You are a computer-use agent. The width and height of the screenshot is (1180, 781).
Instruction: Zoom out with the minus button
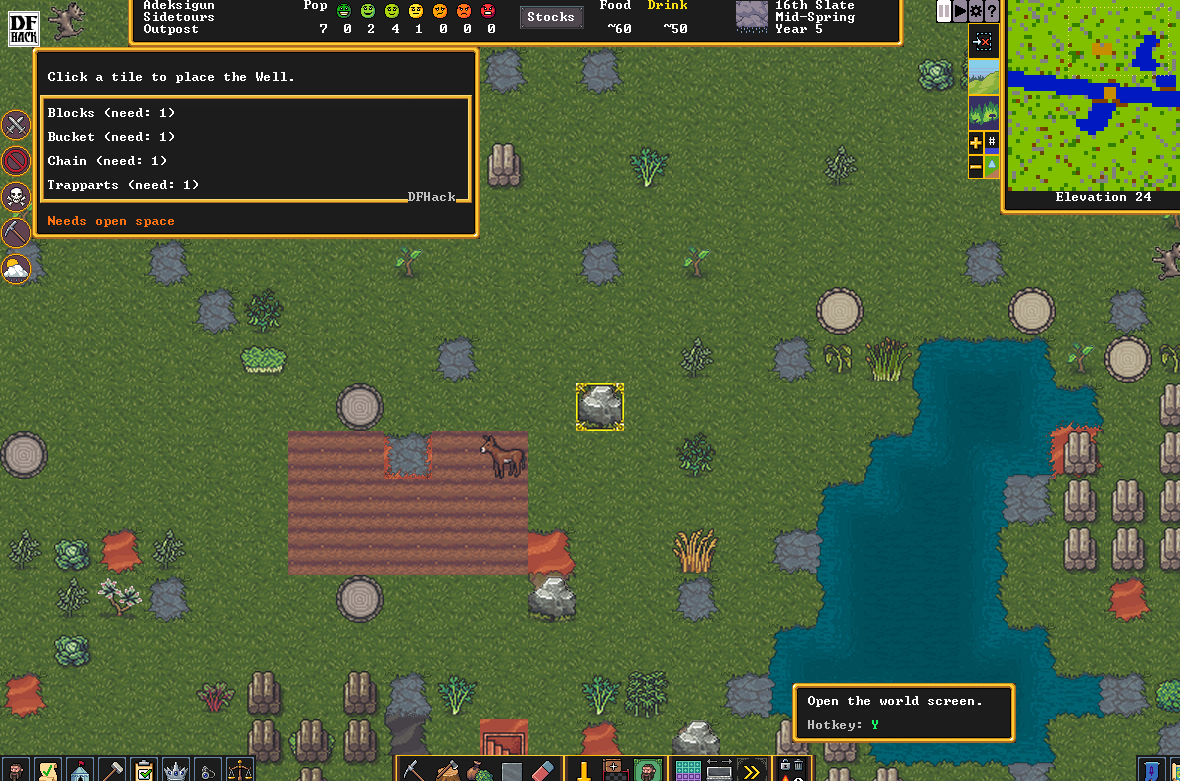[x=976, y=167]
